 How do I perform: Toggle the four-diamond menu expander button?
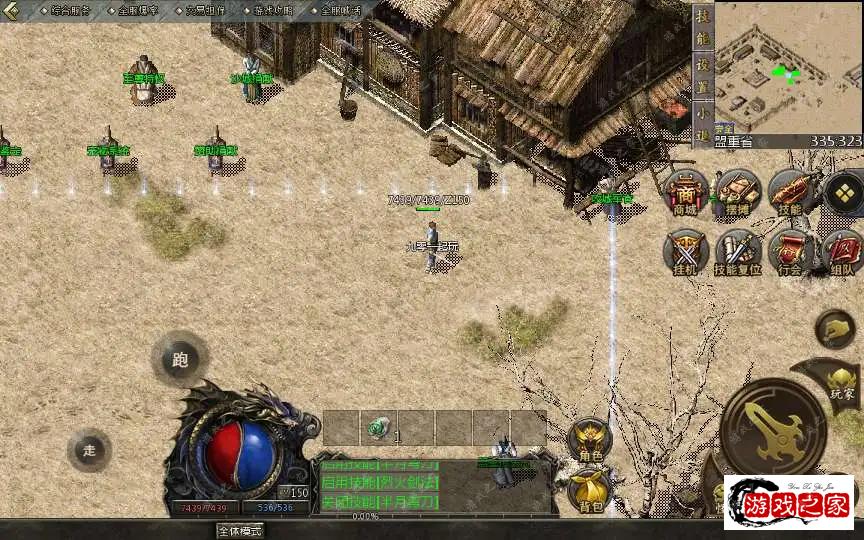point(843,191)
